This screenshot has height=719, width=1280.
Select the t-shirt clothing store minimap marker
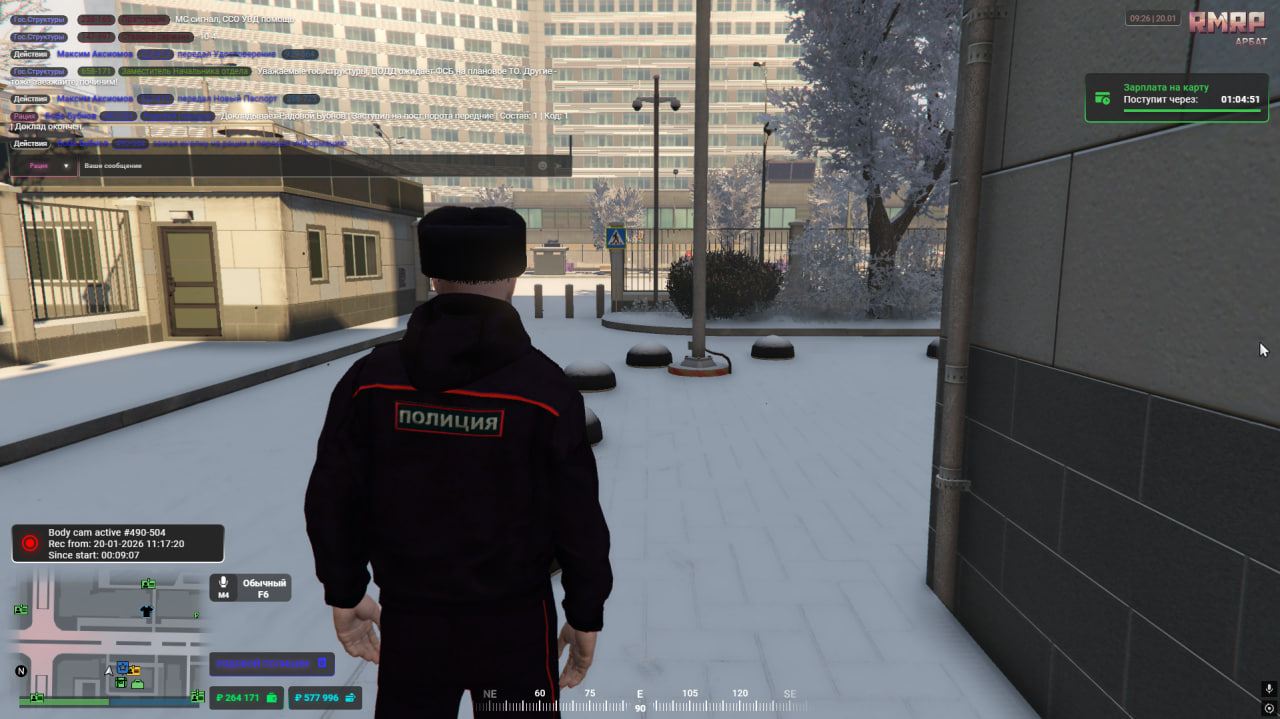[x=146, y=610]
